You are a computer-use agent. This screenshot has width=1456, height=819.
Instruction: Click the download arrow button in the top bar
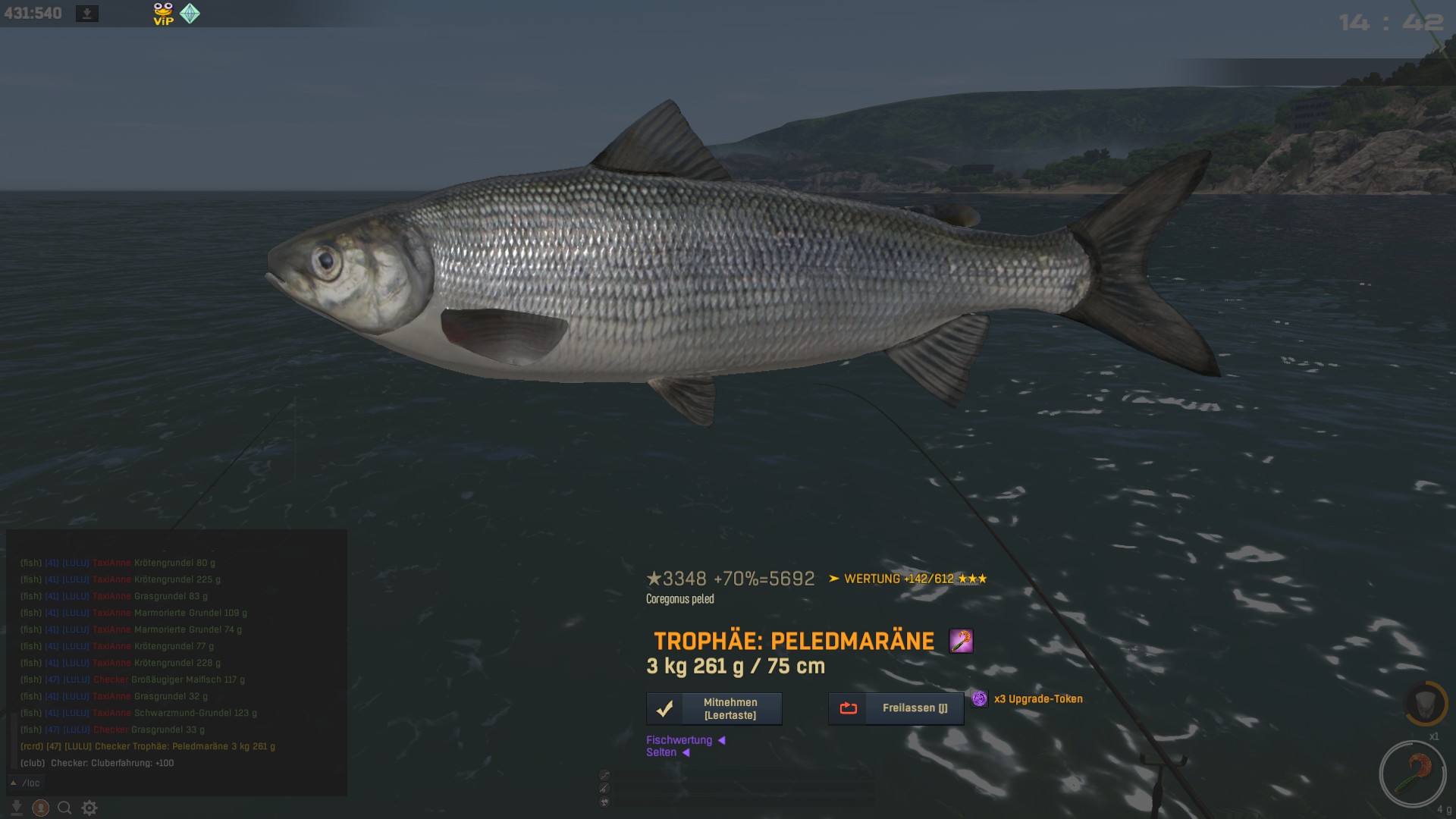(87, 14)
